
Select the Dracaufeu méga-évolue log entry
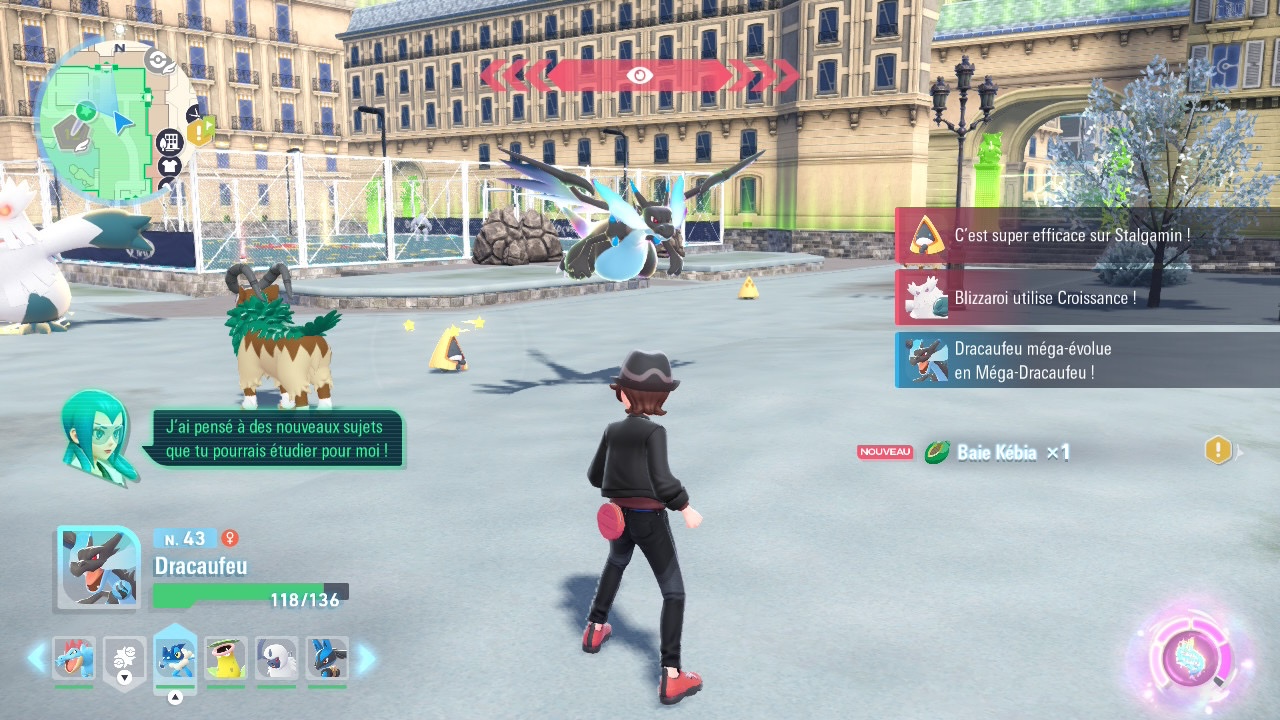(1087, 360)
